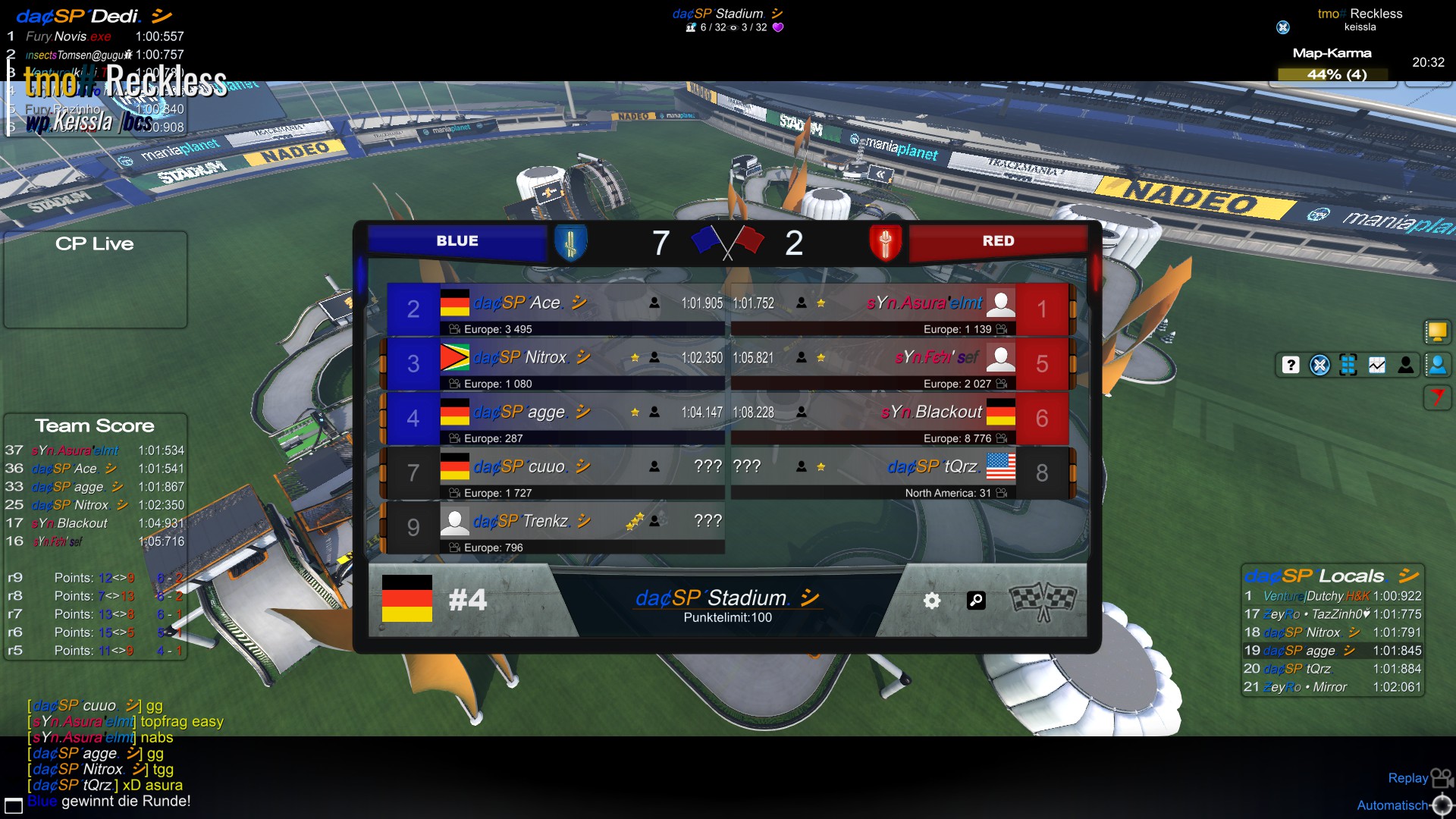Select da¢SP Ace player row
The width and height of the screenshot is (1456, 819).
[555, 309]
